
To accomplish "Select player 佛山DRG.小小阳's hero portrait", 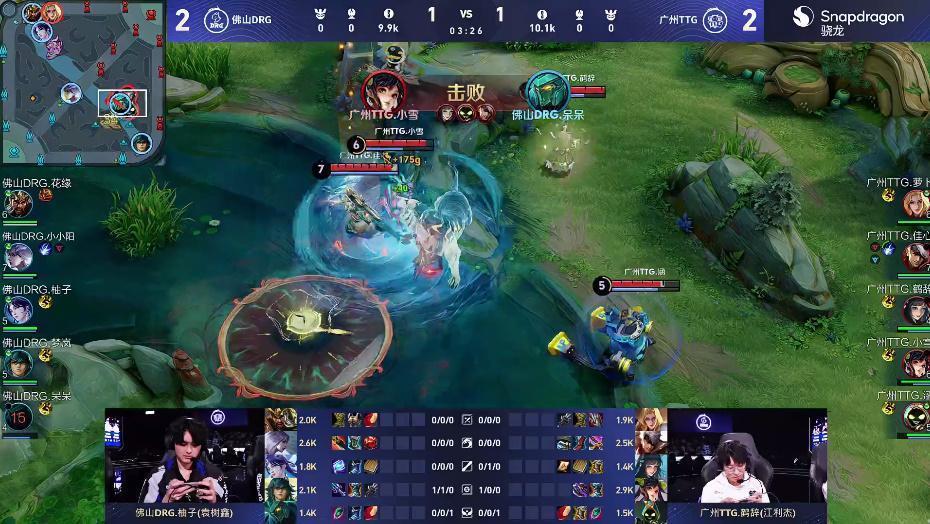I will coord(19,257).
